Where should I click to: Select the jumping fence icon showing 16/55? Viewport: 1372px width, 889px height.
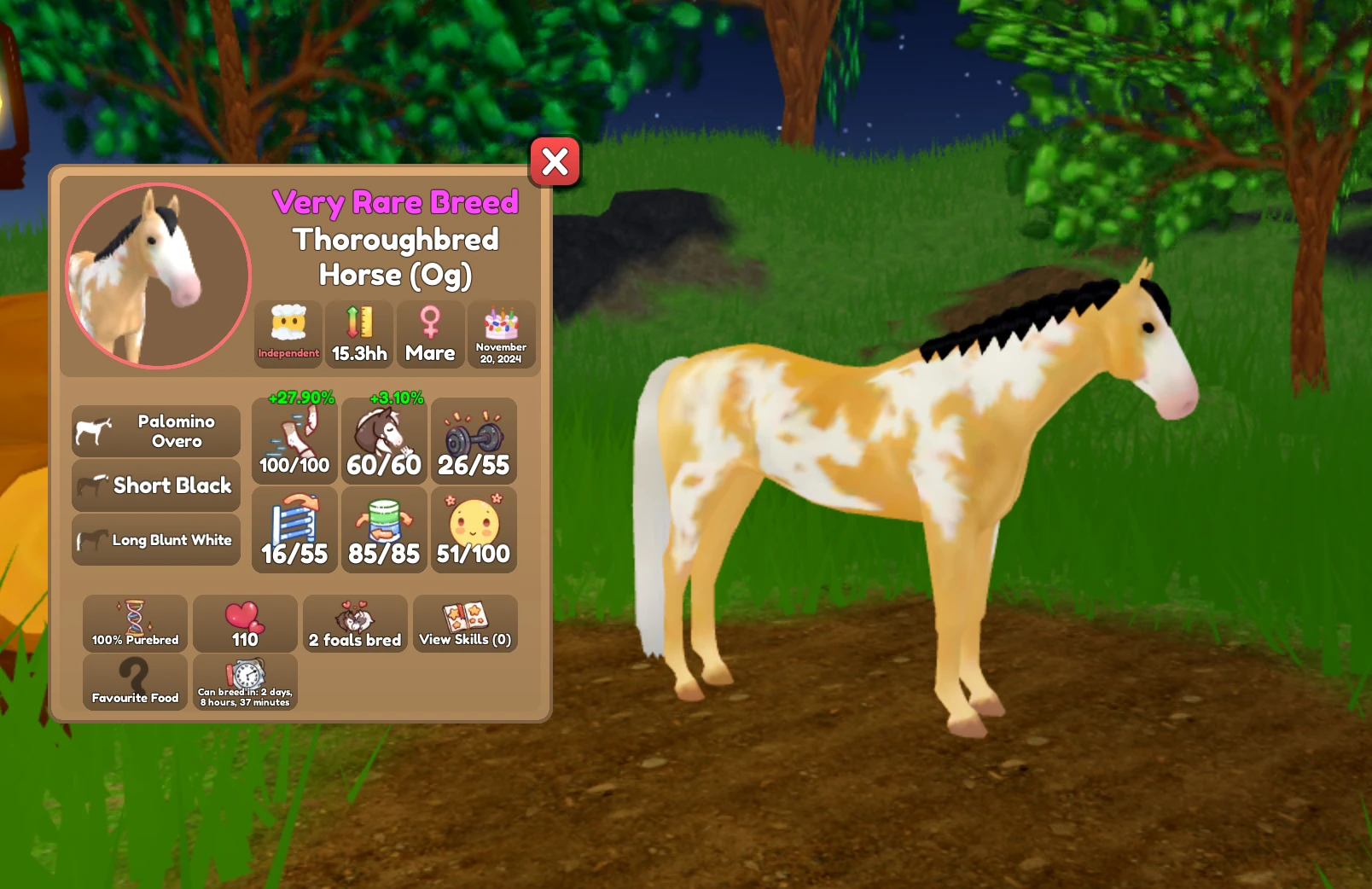(x=294, y=529)
